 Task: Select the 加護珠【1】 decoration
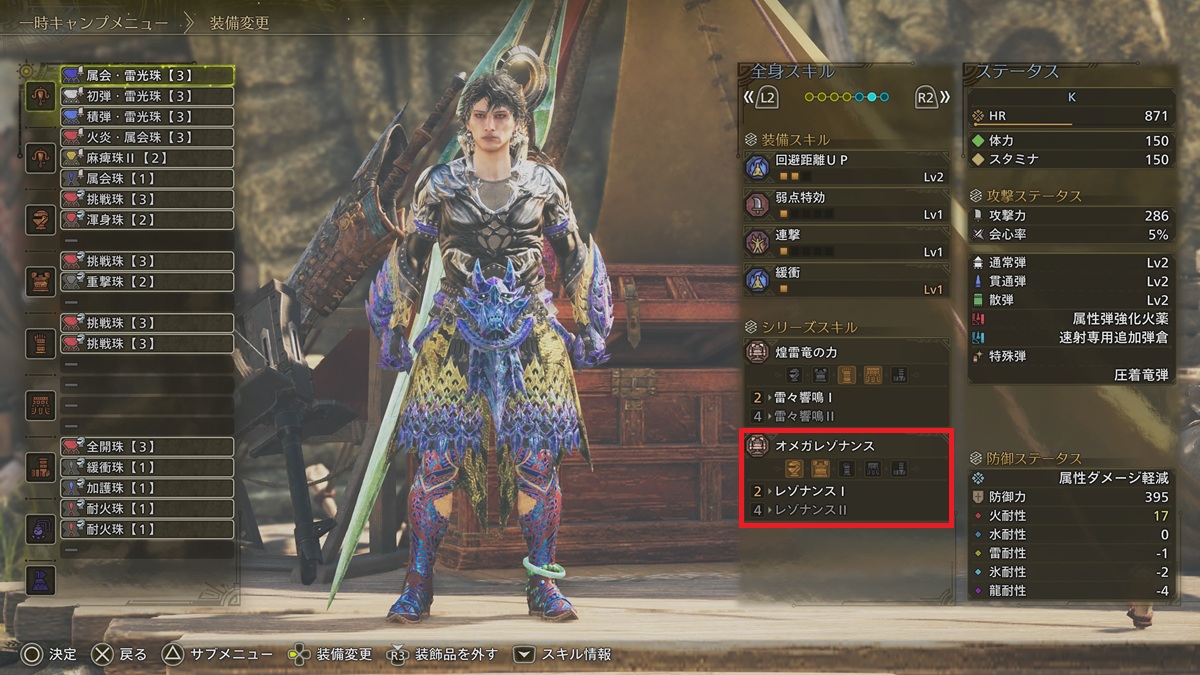click(x=147, y=488)
